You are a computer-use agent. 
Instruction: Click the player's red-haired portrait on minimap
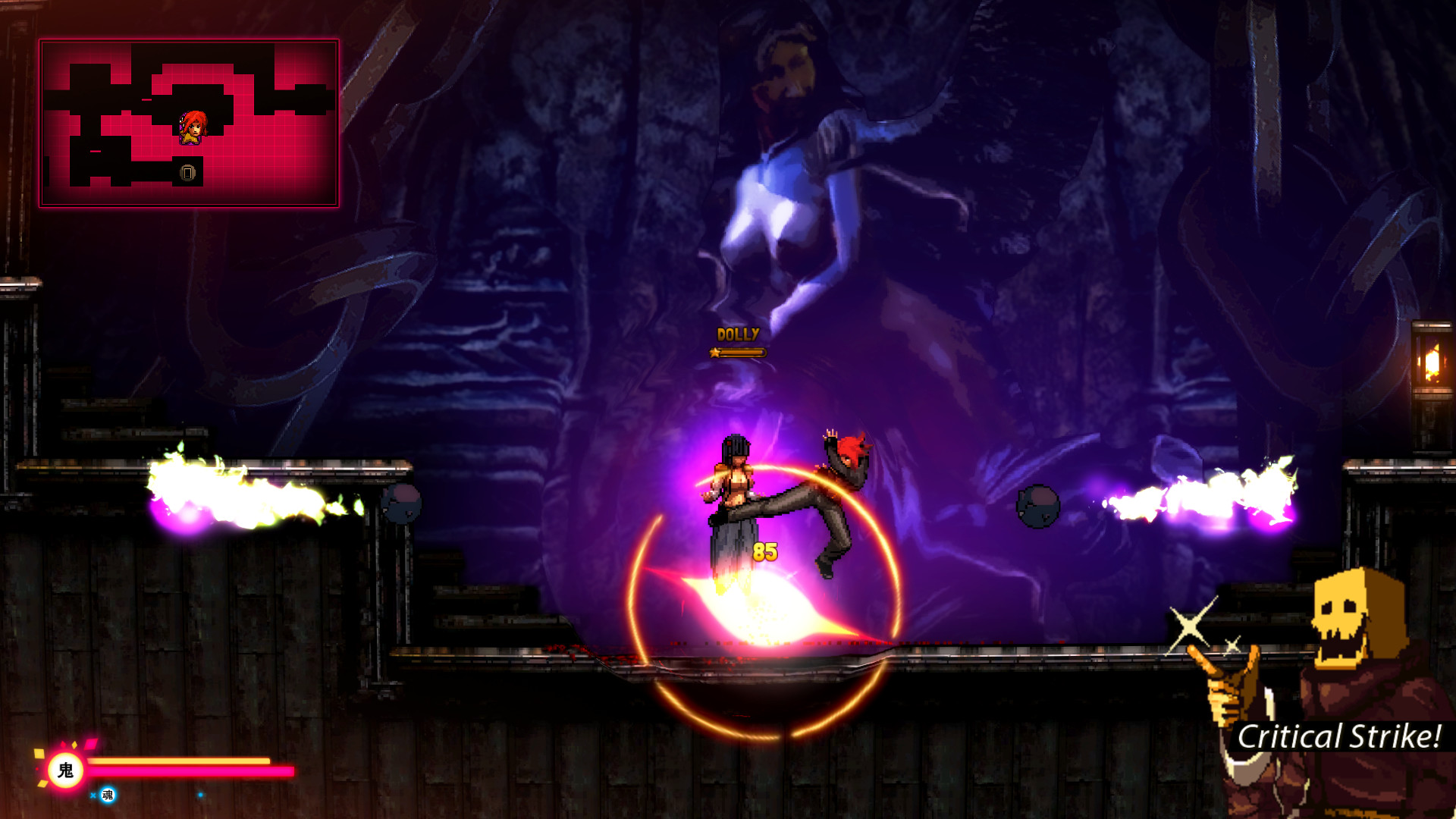192,127
